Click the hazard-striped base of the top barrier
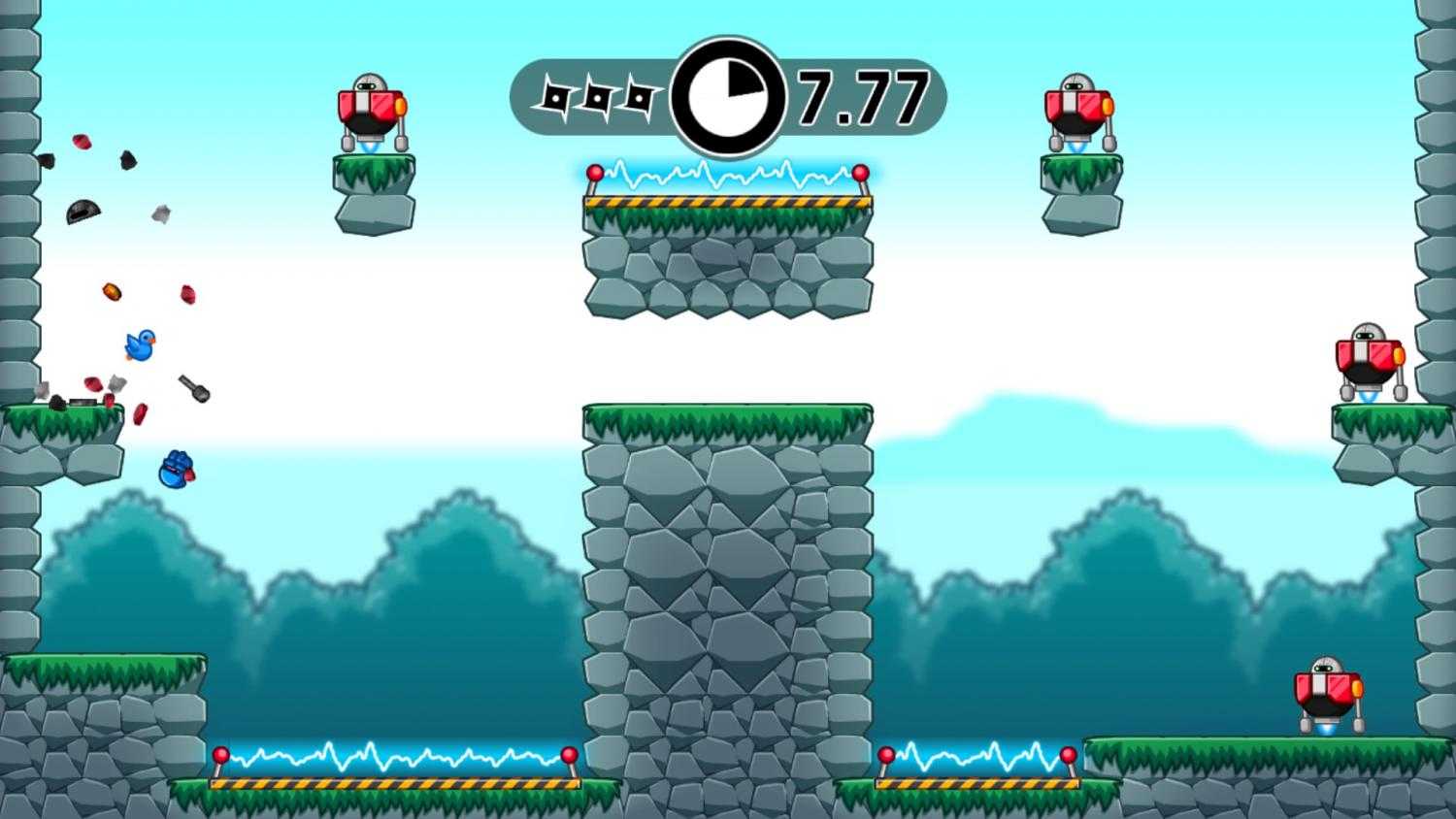Image resolution: width=1456 pixels, height=819 pixels. point(728,201)
